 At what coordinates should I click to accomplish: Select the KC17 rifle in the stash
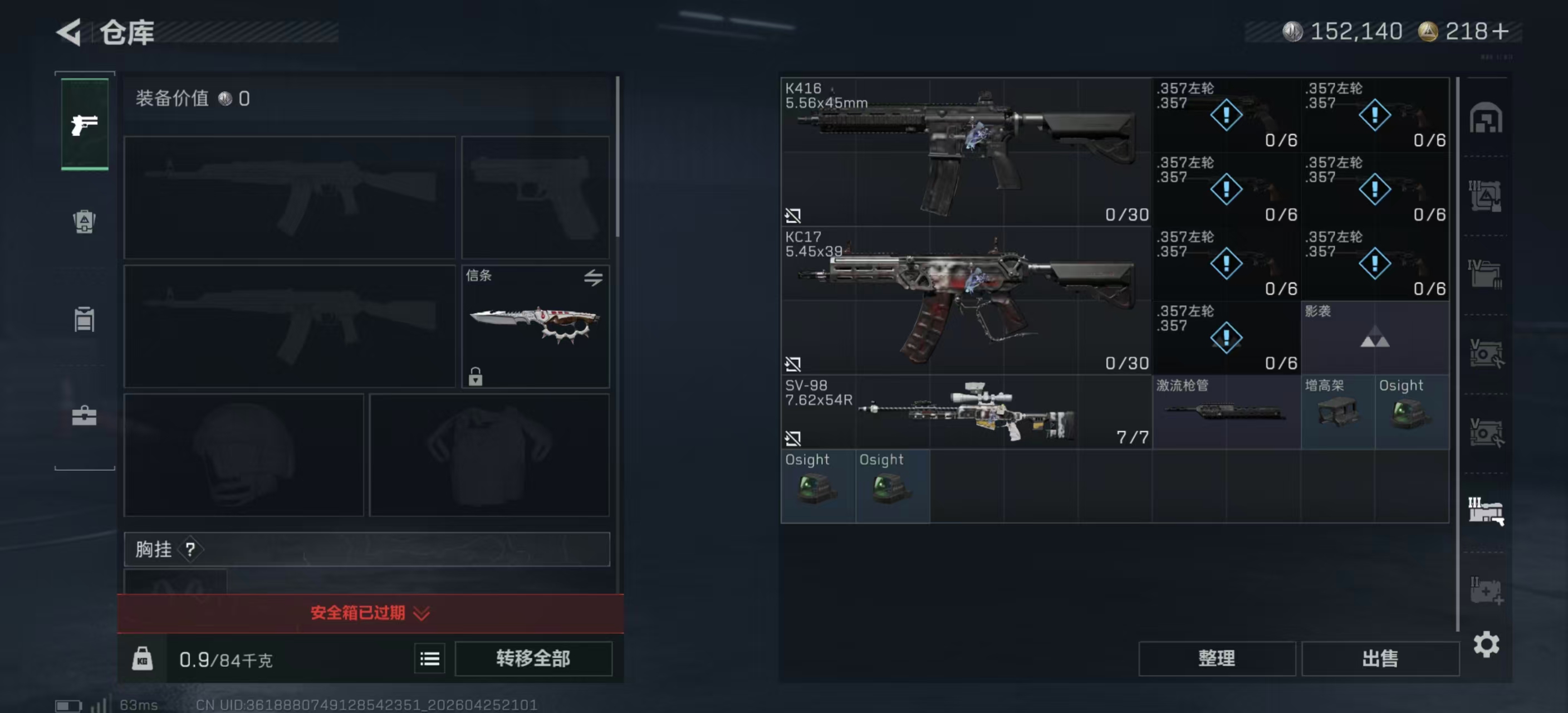coord(966,300)
